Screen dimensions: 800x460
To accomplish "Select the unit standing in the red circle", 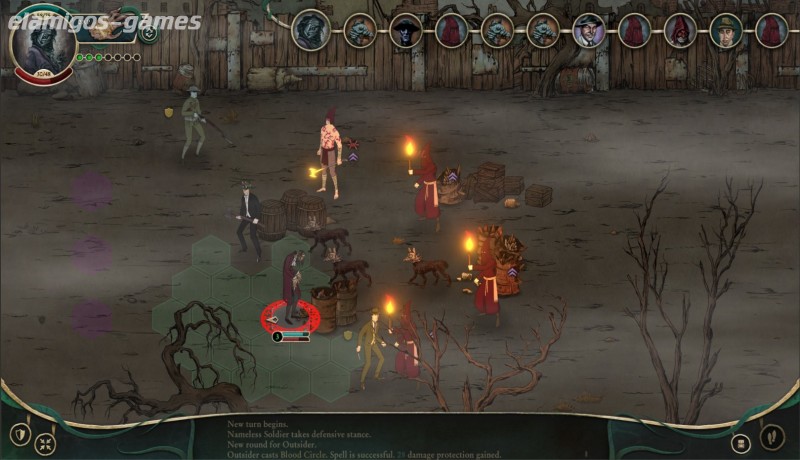I will (291, 290).
